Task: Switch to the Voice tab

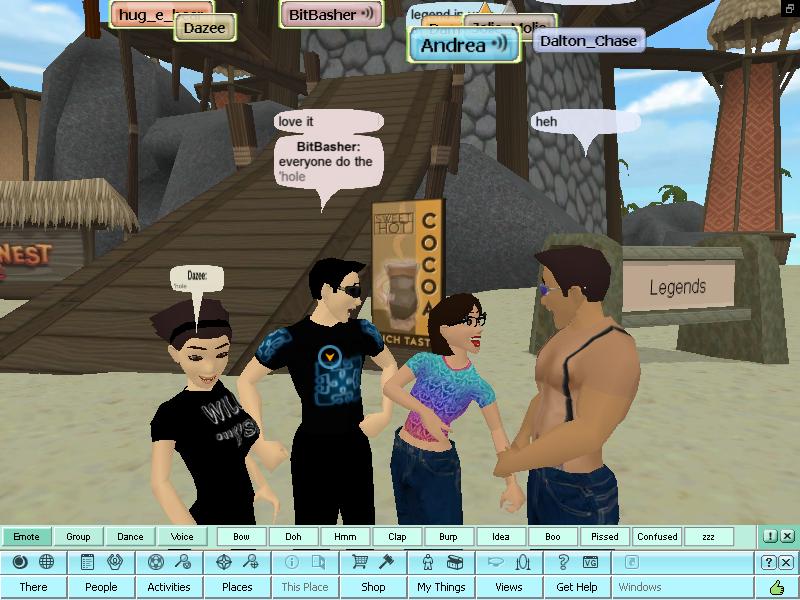Action: coord(182,537)
